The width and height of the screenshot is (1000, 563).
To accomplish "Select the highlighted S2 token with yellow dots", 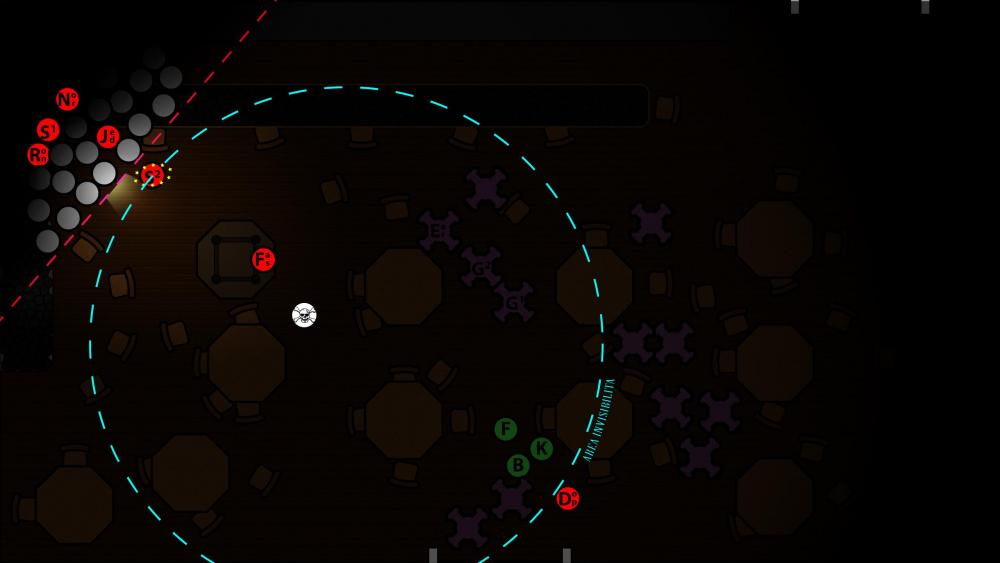I will tap(153, 175).
